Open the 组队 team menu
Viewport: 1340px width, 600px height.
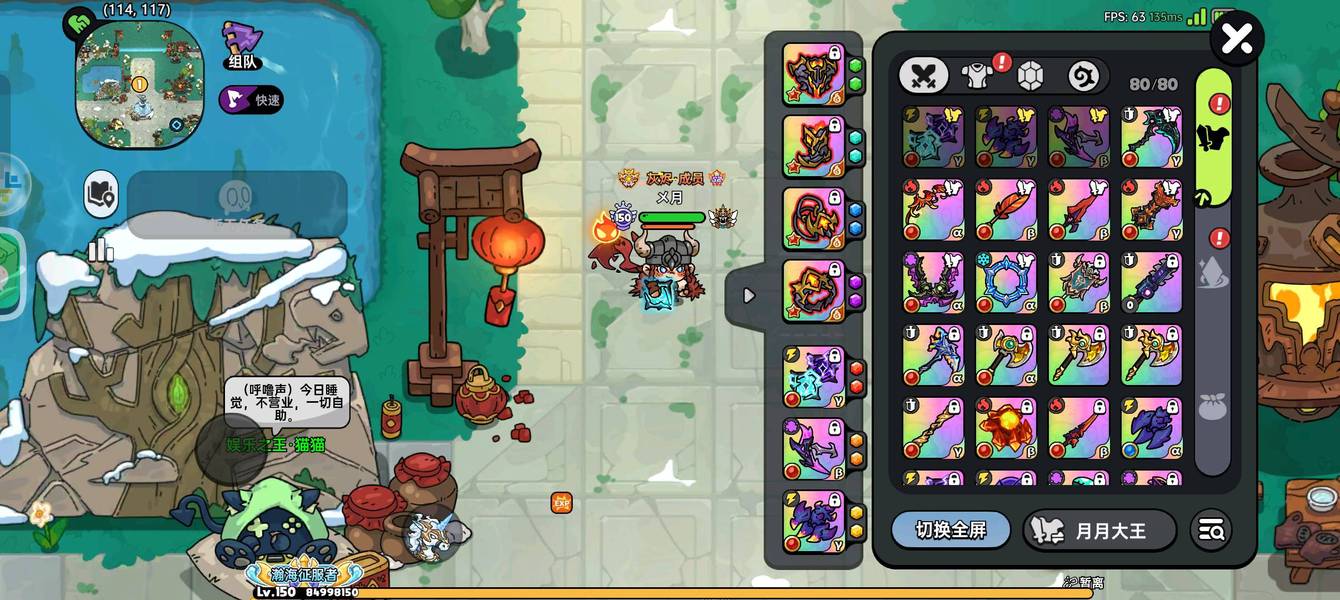click(243, 46)
